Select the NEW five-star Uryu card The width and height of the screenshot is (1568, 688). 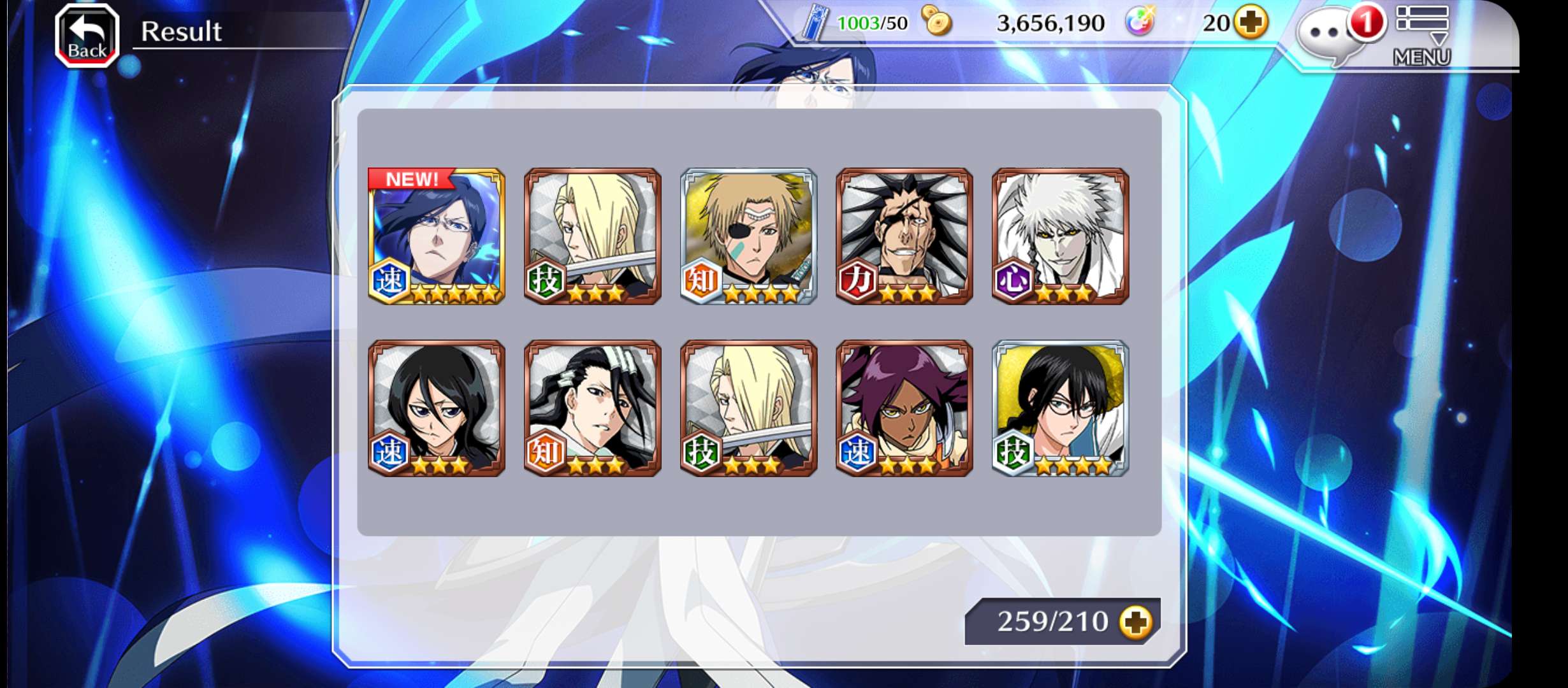click(437, 236)
